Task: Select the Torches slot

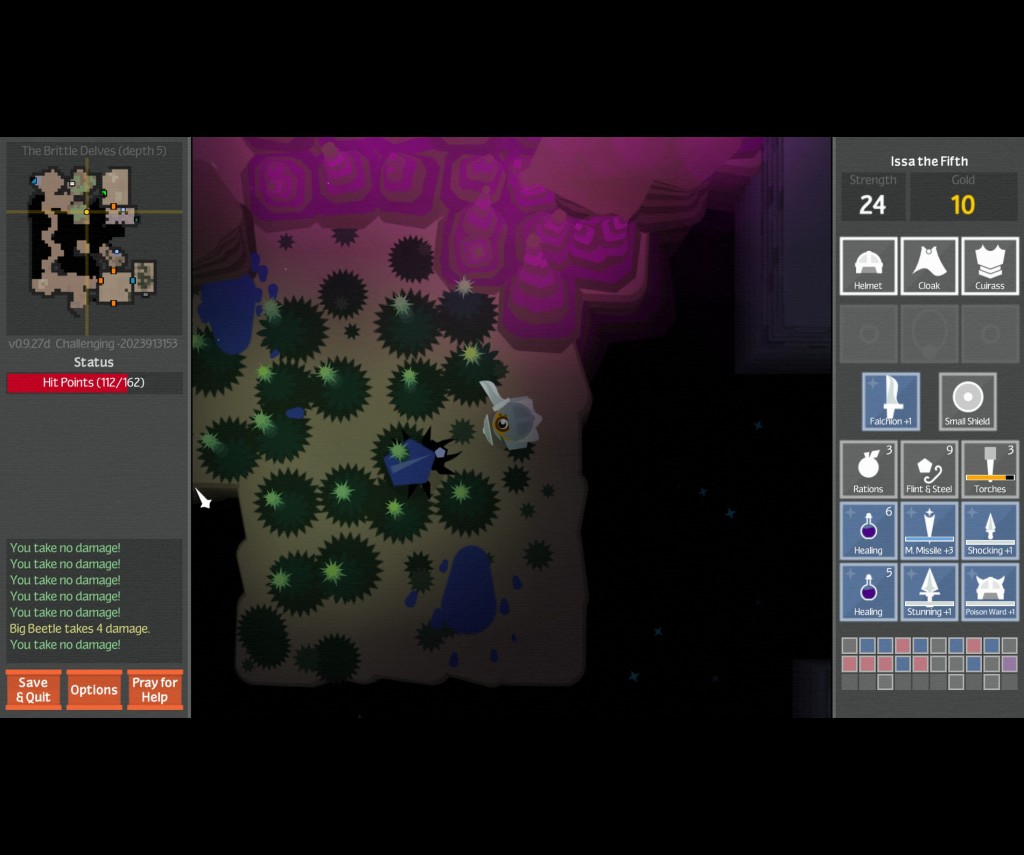Action: (990, 469)
